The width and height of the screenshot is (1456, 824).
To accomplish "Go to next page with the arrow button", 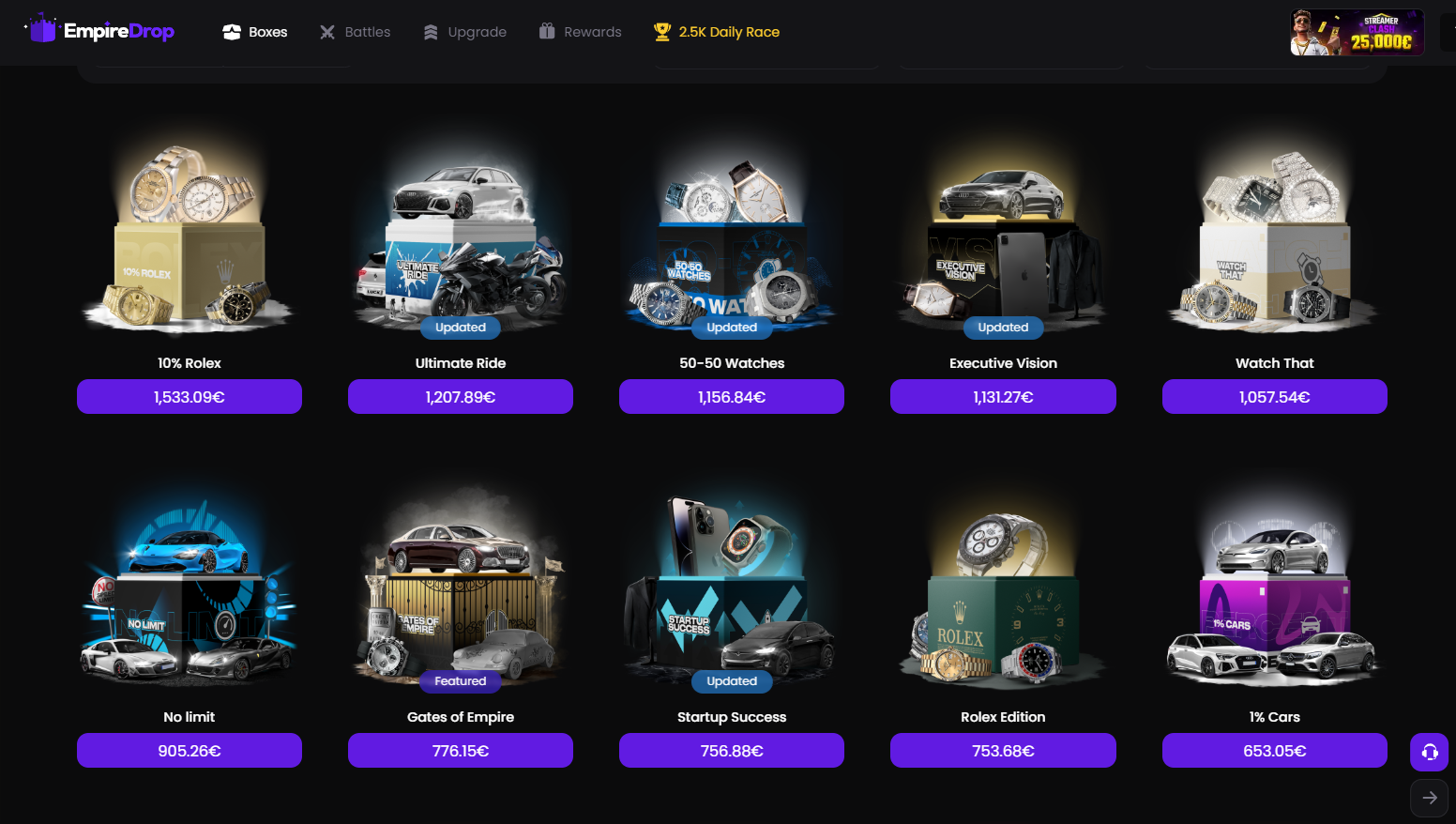I will click(1429, 797).
